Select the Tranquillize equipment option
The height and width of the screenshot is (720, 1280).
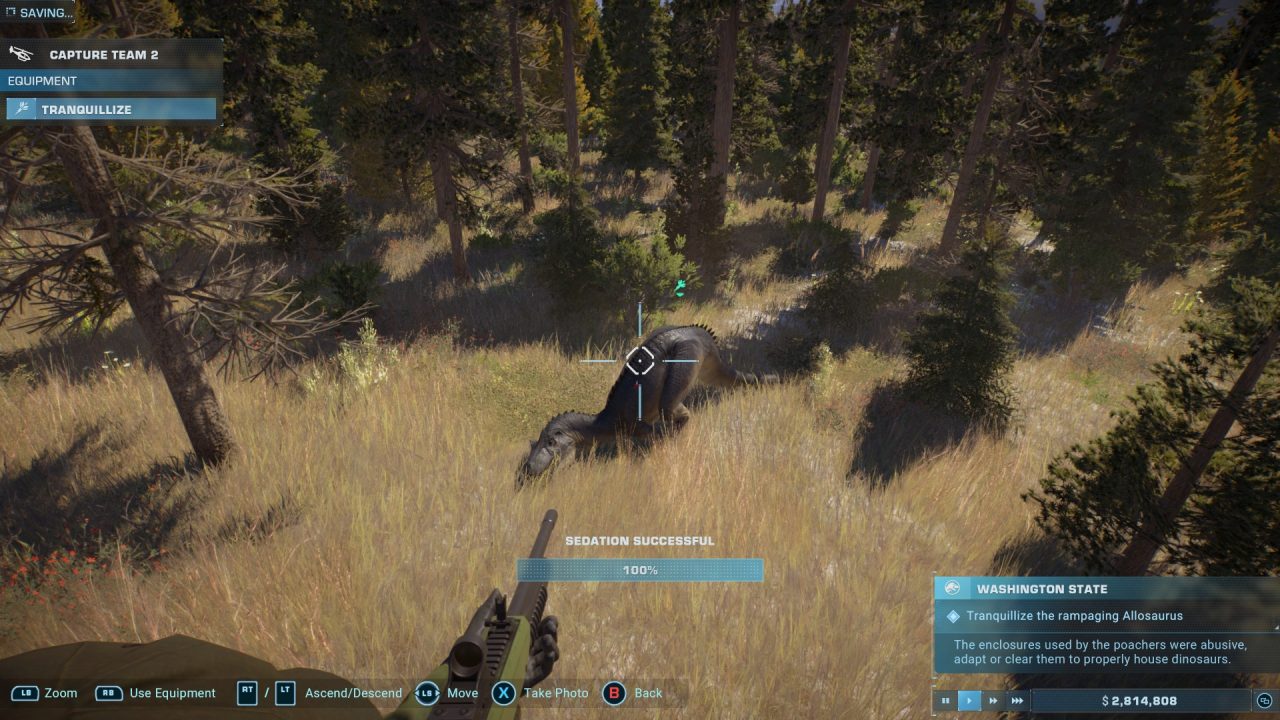tap(110, 109)
